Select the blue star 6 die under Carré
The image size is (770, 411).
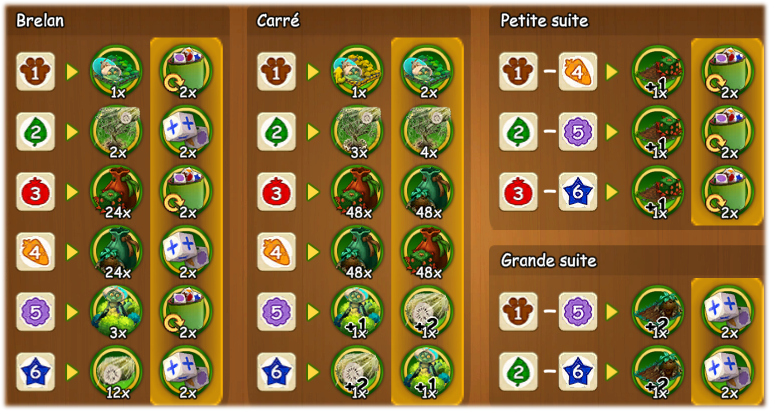click(x=276, y=371)
